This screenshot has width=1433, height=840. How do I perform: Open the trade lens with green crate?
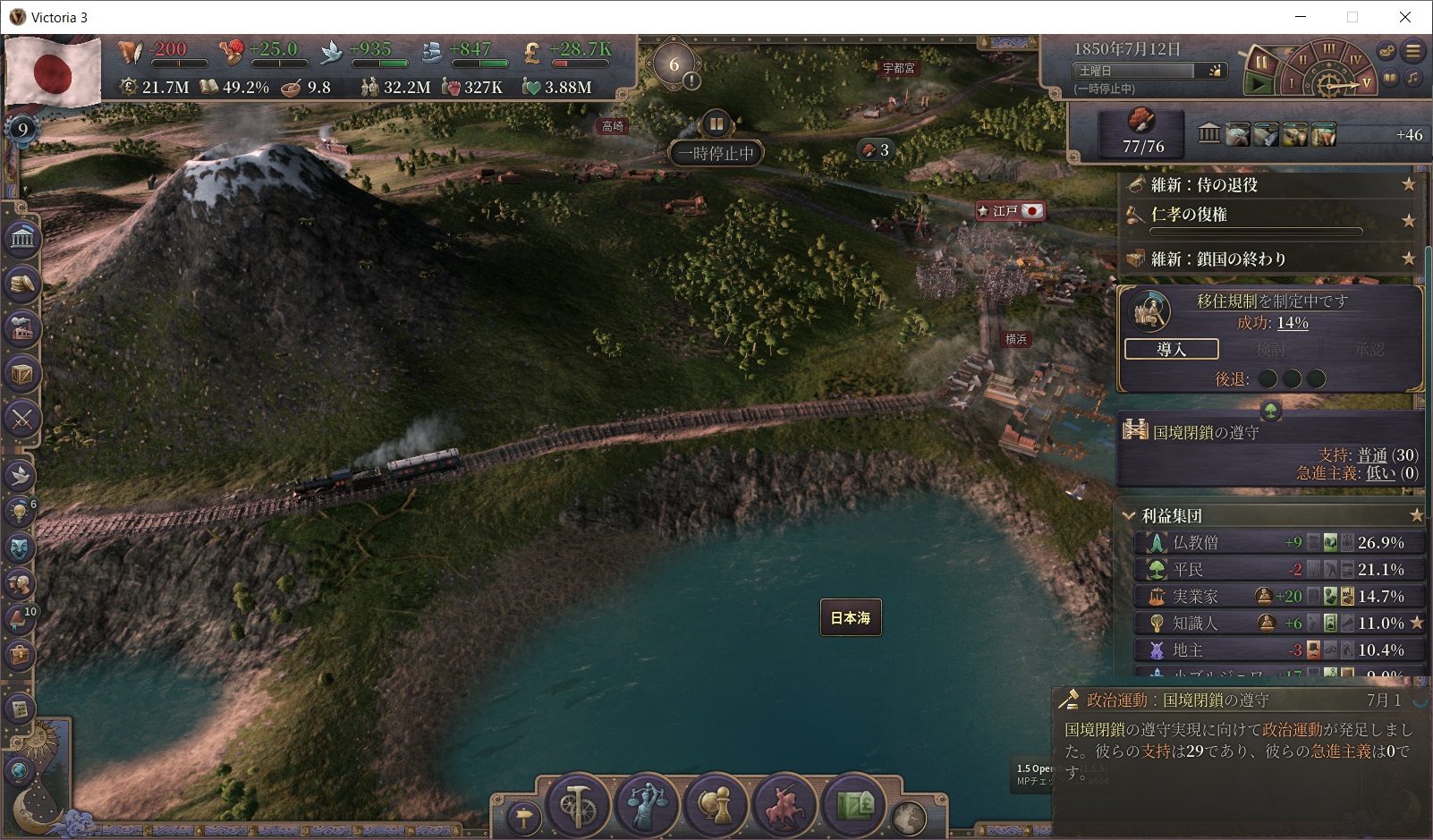click(853, 806)
